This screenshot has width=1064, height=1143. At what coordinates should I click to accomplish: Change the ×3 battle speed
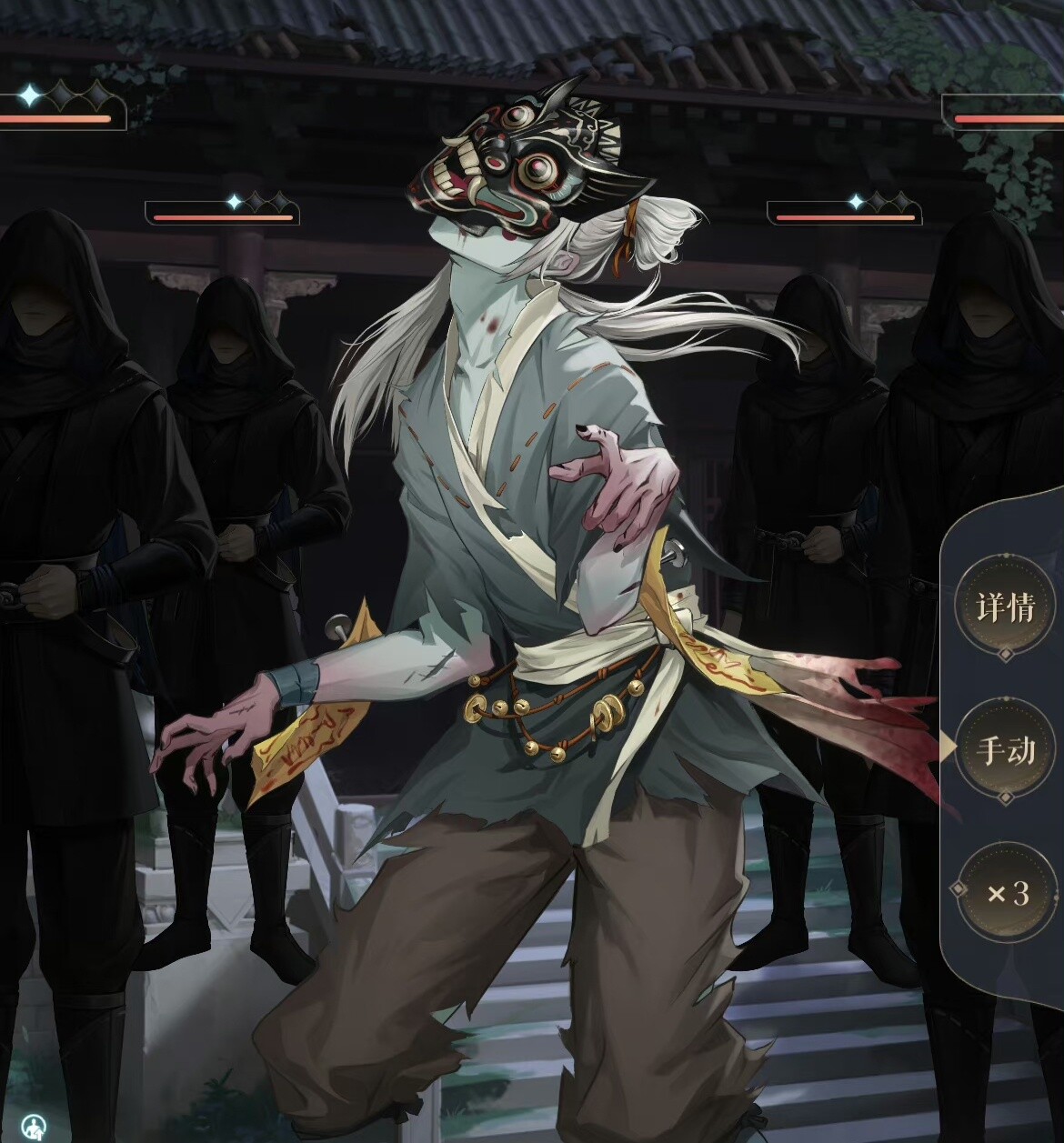pyautogui.click(x=1008, y=894)
